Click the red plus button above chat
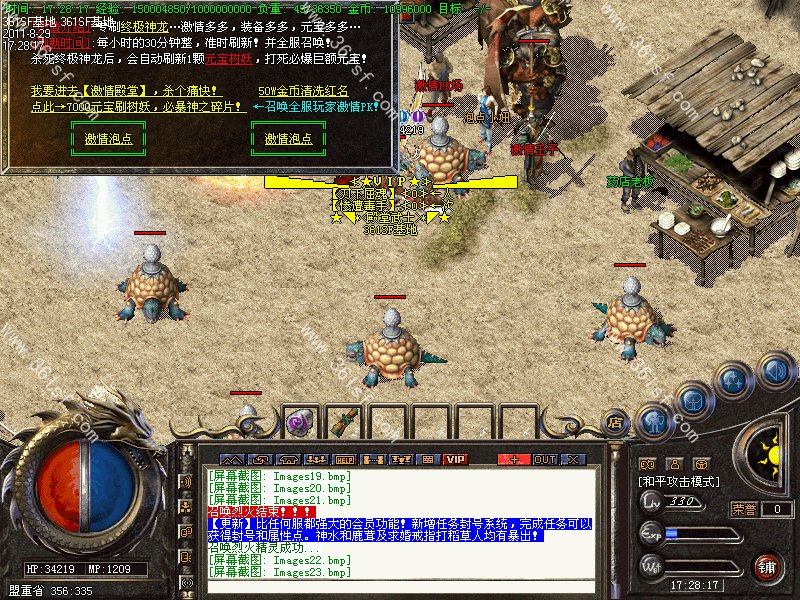Image resolution: width=800 pixels, height=600 pixels. click(514, 459)
